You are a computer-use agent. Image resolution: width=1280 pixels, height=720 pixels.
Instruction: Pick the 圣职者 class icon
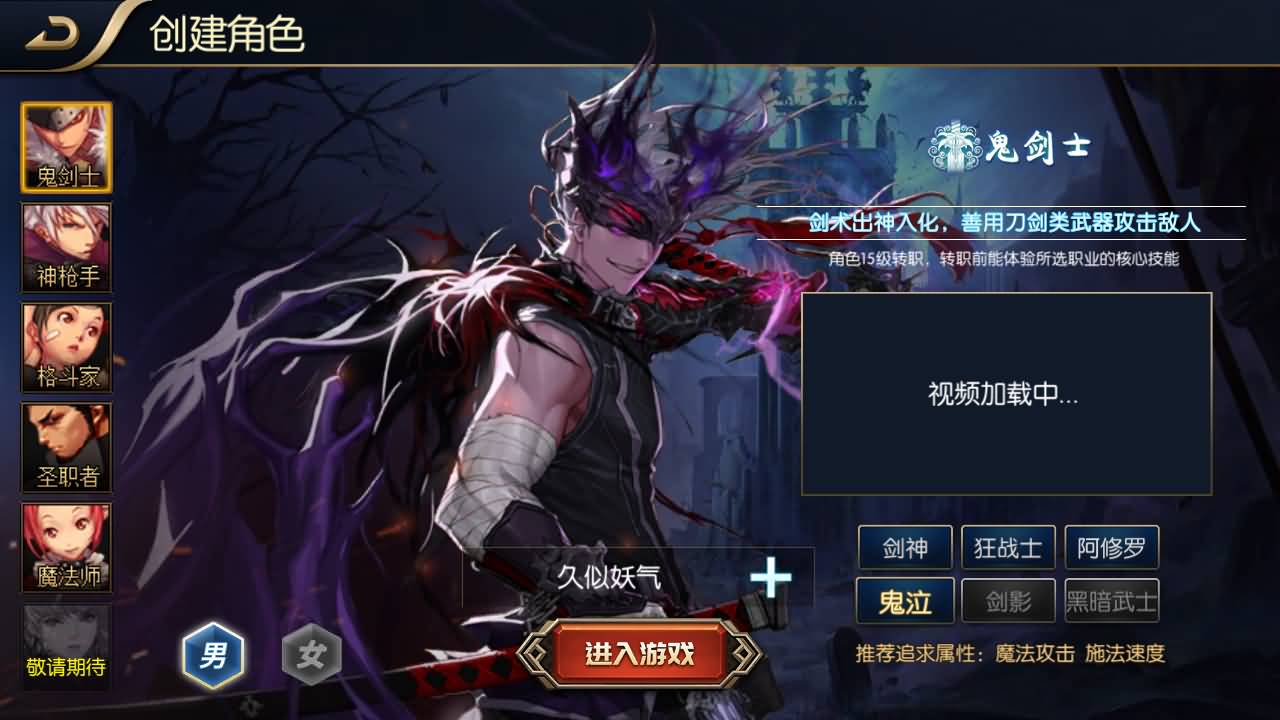coord(66,448)
